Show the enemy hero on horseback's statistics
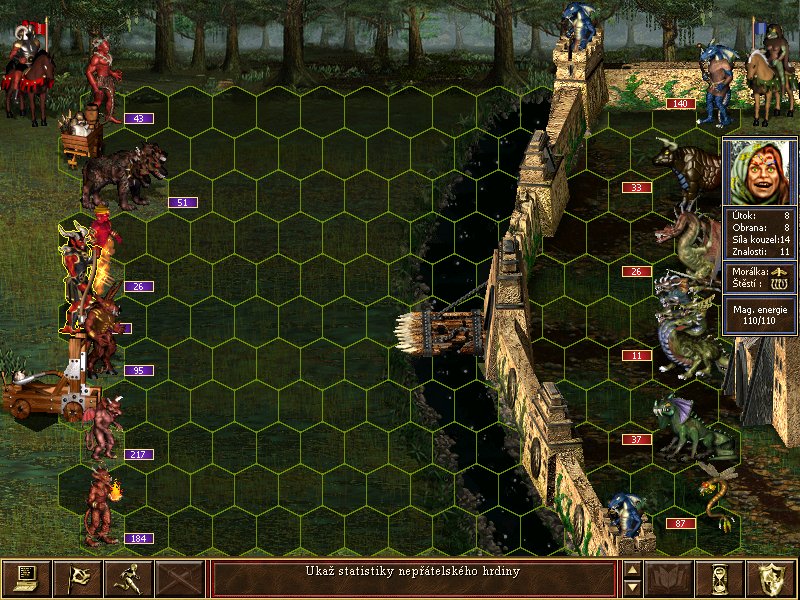The width and height of the screenshot is (800, 600). pos(764,70)
